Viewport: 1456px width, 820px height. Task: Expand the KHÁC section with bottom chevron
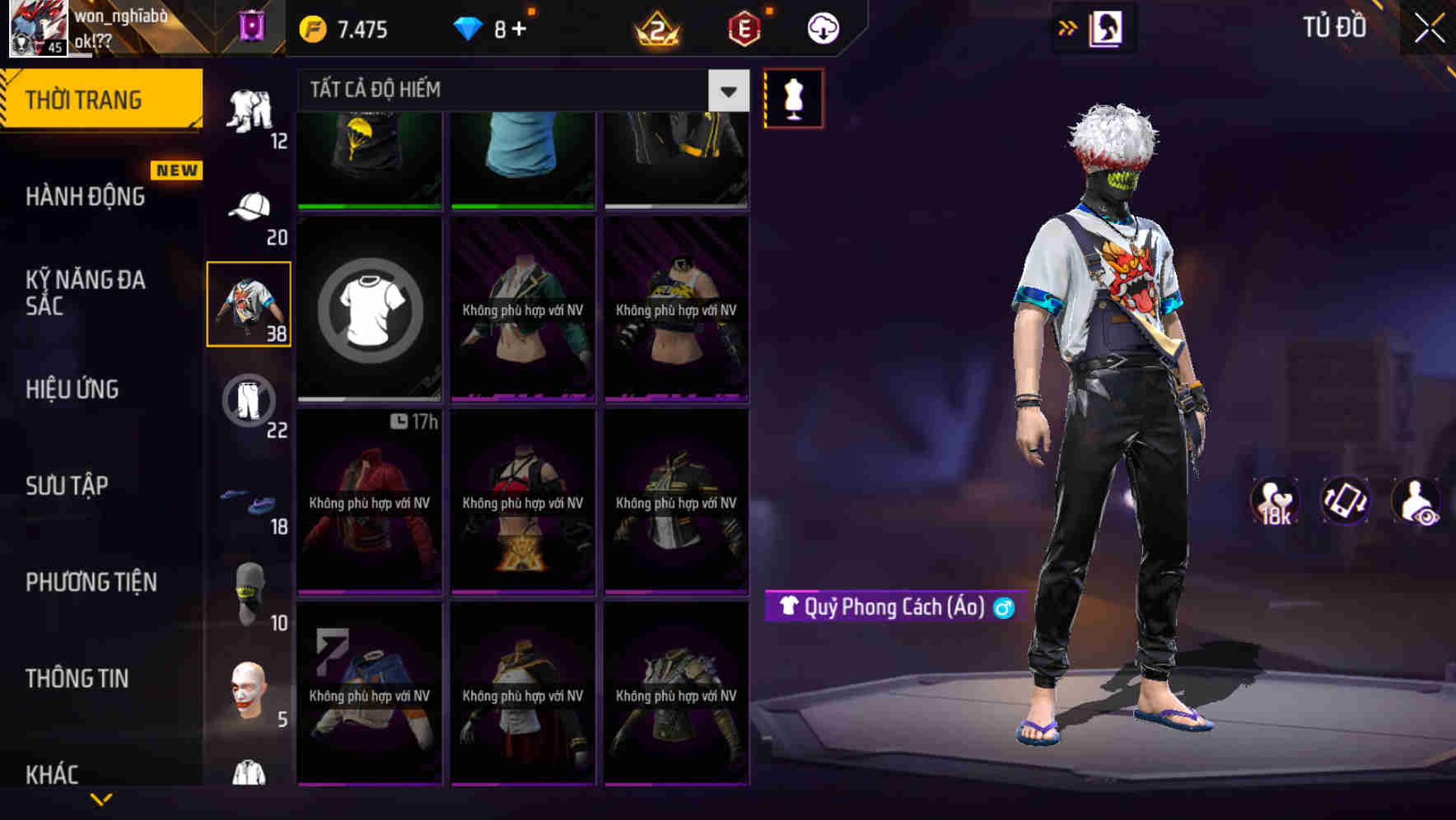(x=101, y=797)
